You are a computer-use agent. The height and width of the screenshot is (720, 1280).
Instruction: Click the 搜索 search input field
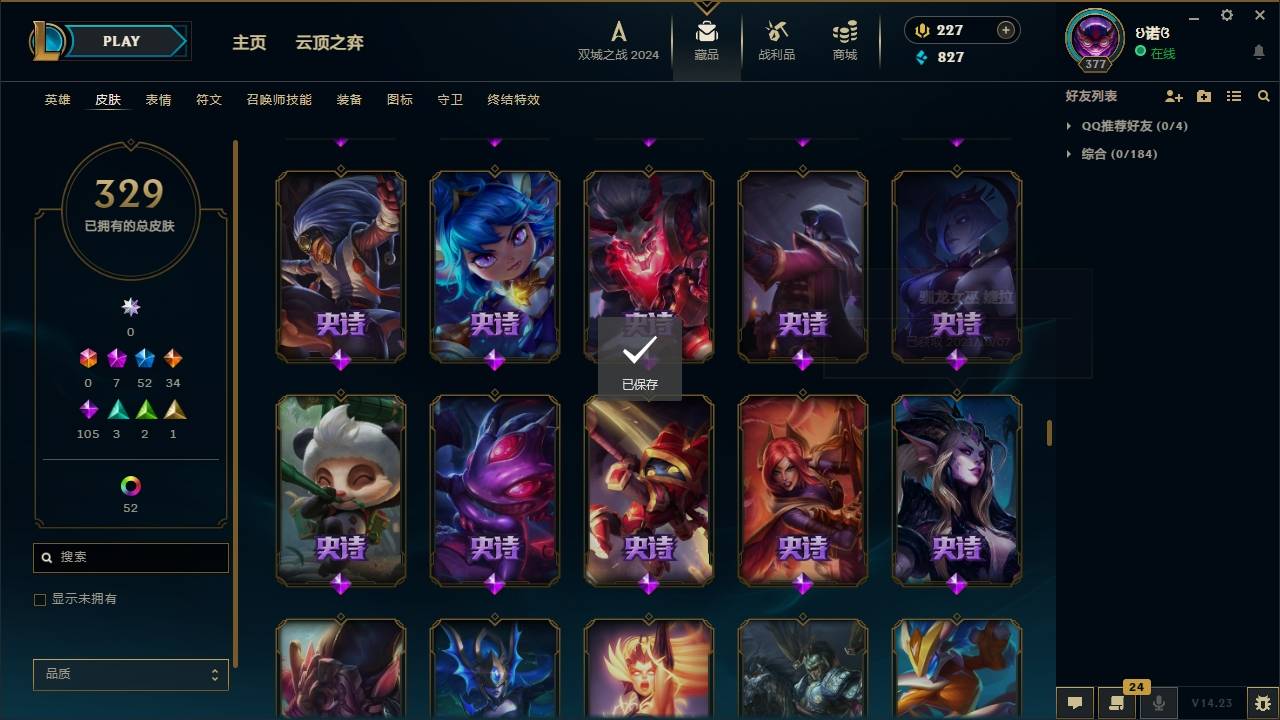pos(130,557)
